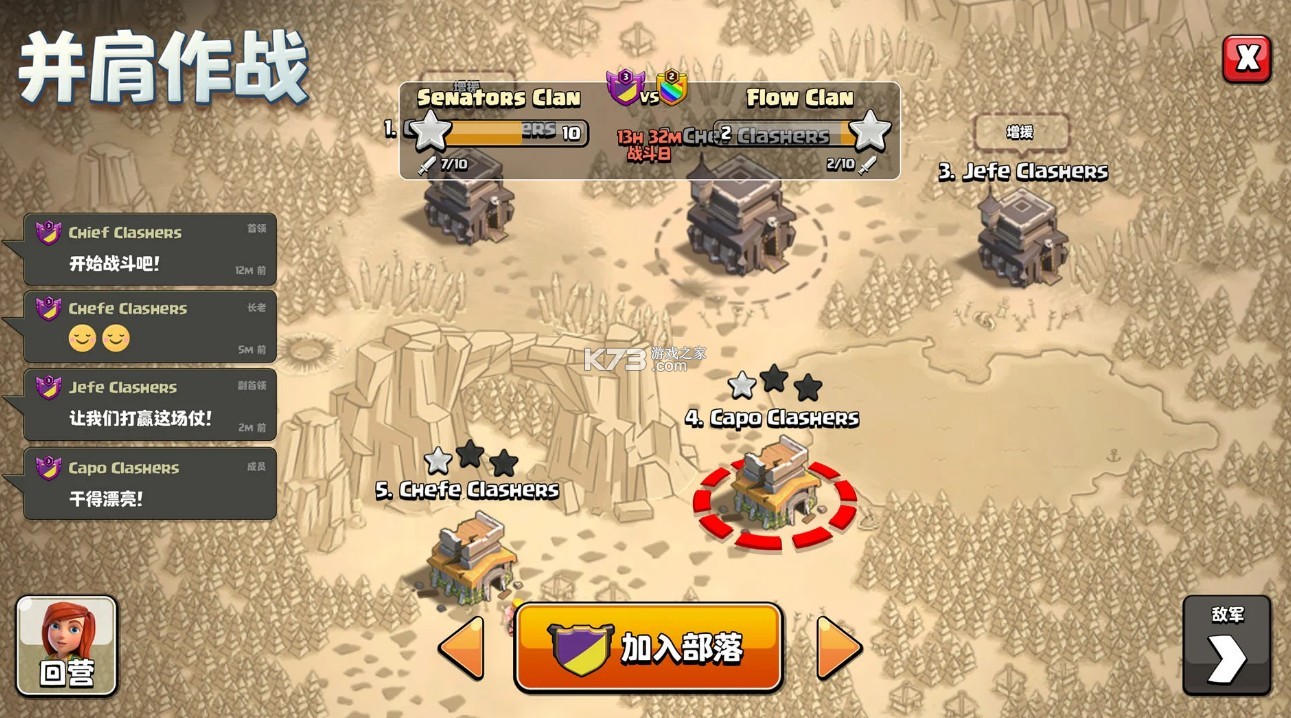Go to next clan with right arrow
Viewport: 1291px width, 718px height.
point(838,648)
